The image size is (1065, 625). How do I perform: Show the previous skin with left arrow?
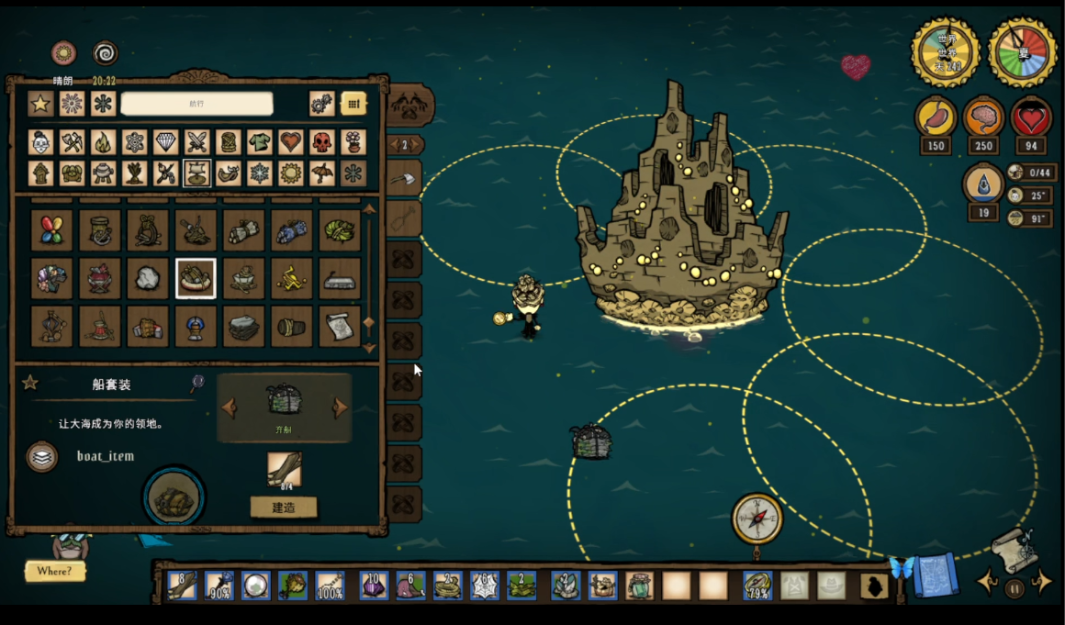tap(229, 407)
